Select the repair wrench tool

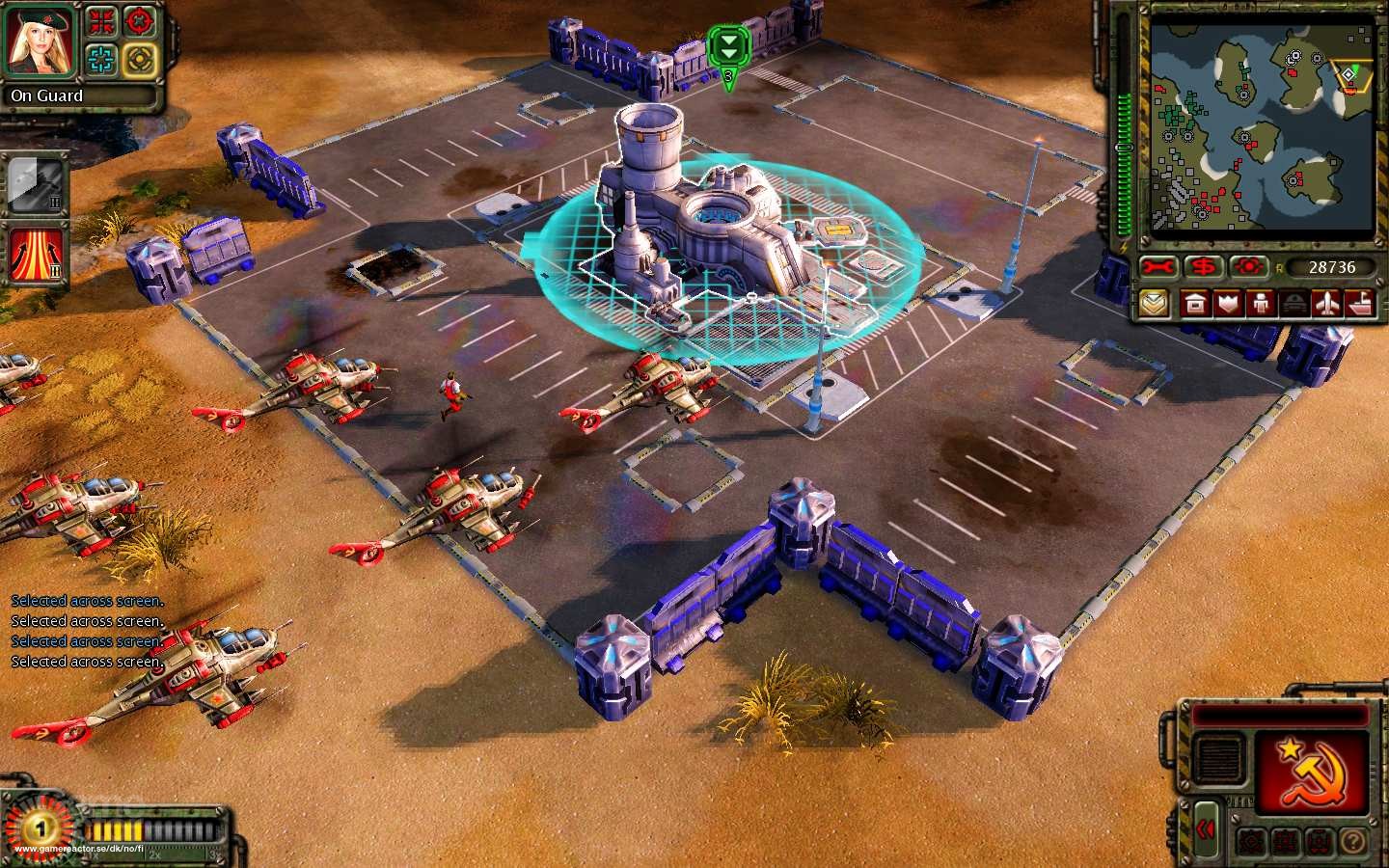click(1157, 266)
